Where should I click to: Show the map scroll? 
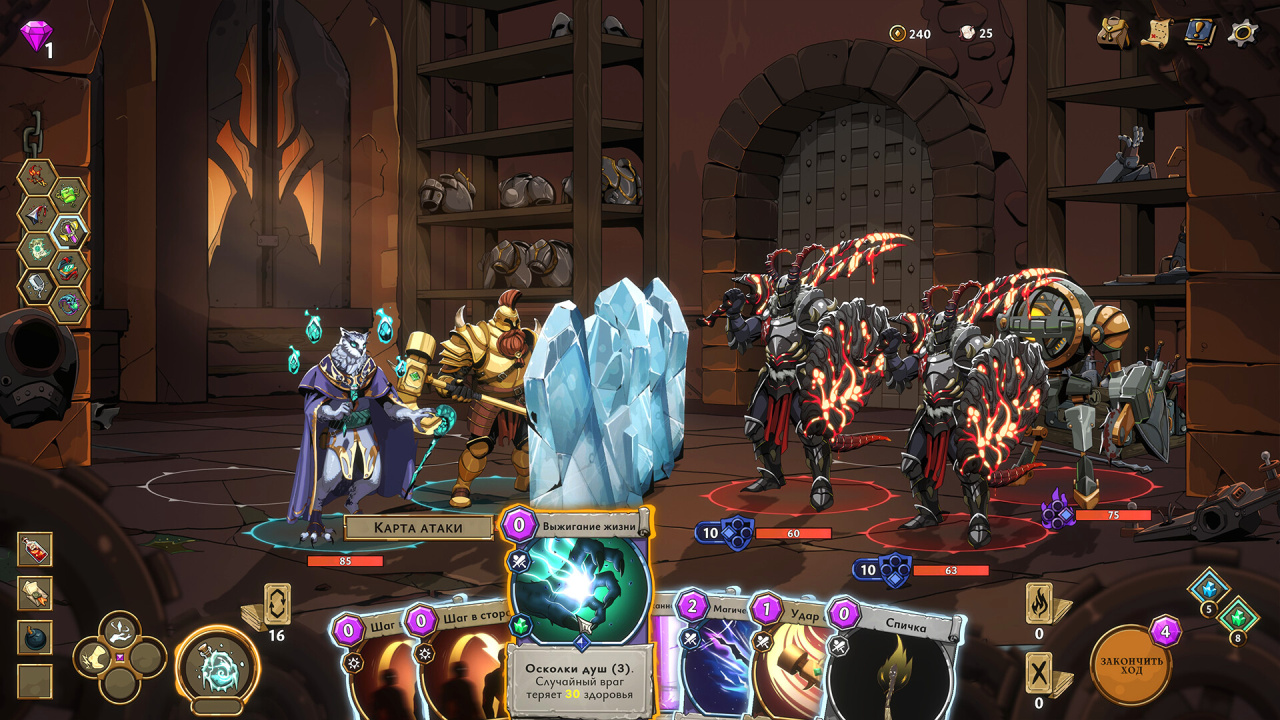point(1157,33)
